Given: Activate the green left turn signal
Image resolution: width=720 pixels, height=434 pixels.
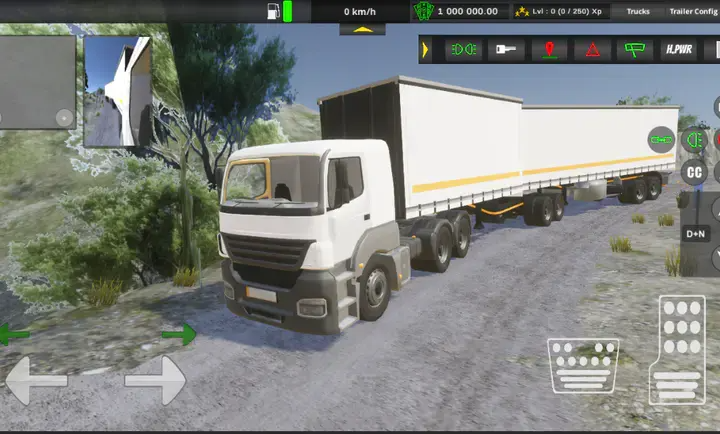Looking at the screenshot, I should pyautogui.click(x=14, y=334).
